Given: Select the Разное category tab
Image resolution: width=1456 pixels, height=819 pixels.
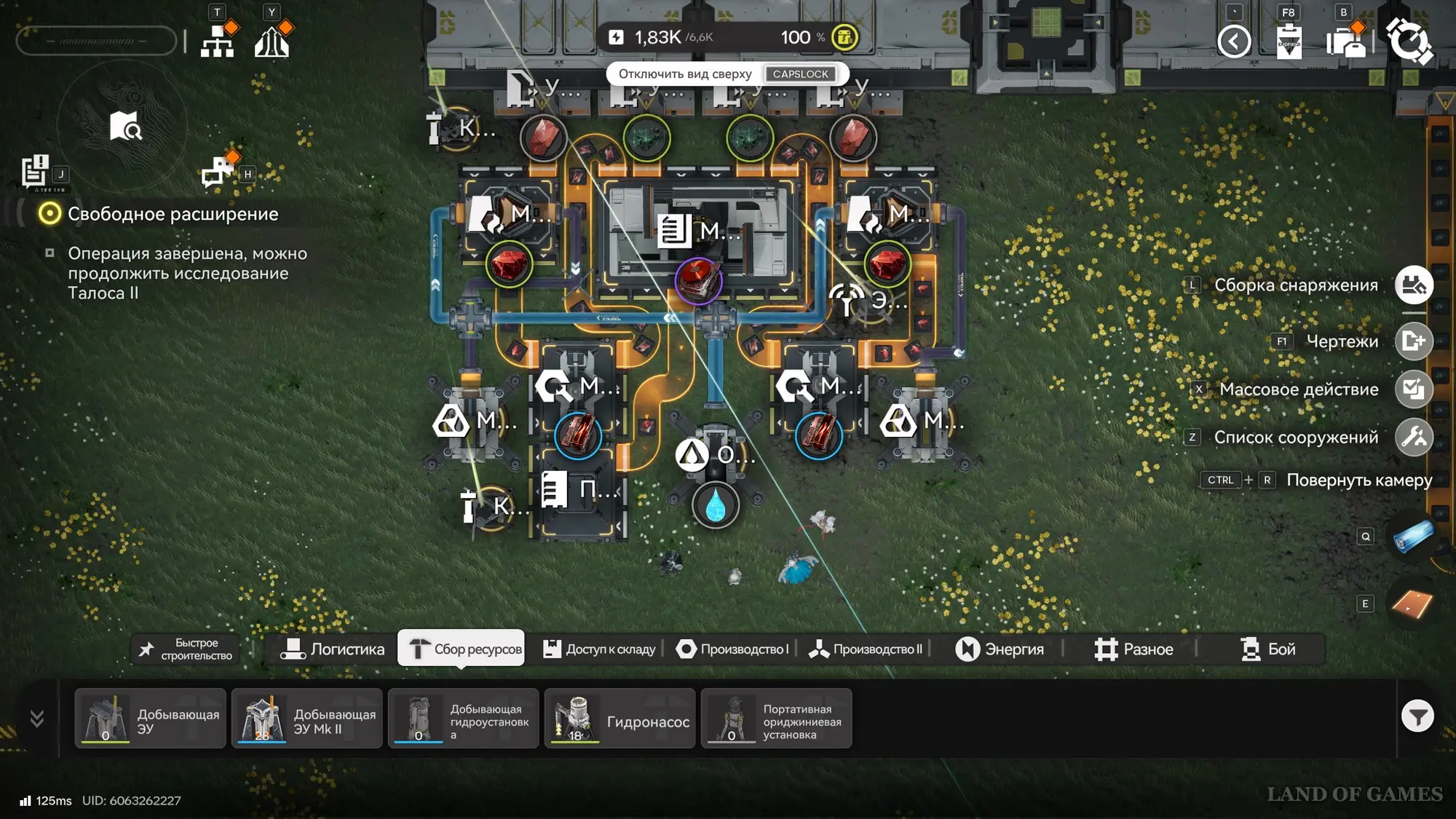Looking at the screenshot, I should click(x=1133, y=649).
